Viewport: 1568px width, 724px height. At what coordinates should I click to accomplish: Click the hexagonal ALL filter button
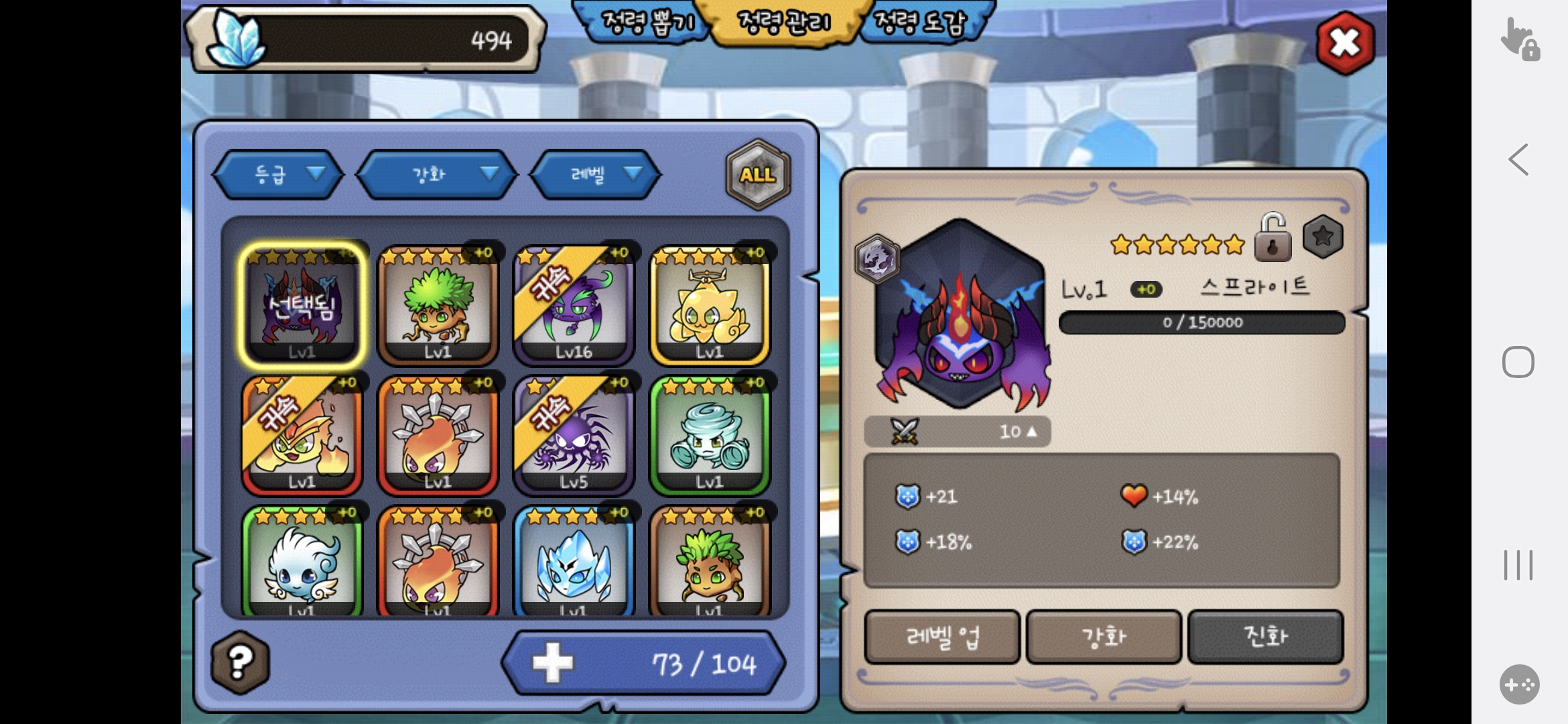click(x=758, y=175)
